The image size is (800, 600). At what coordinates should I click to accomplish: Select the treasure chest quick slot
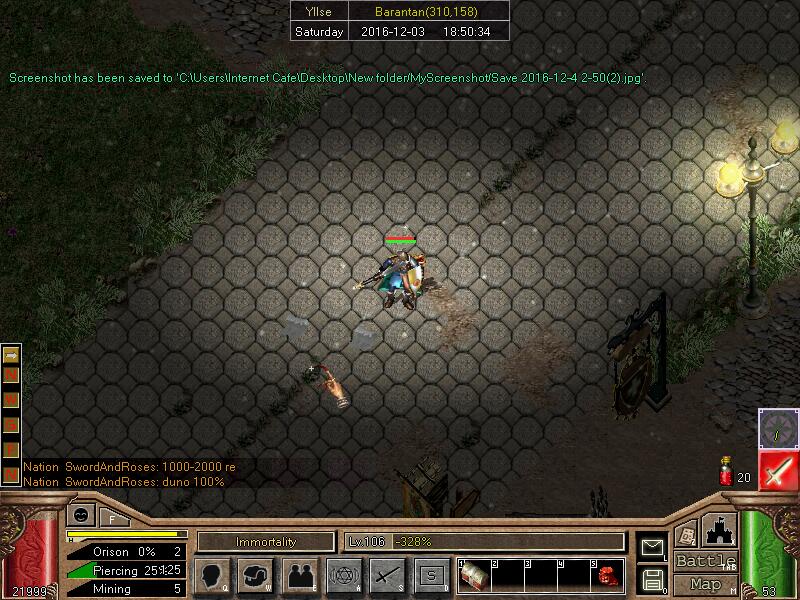point(474,574)
